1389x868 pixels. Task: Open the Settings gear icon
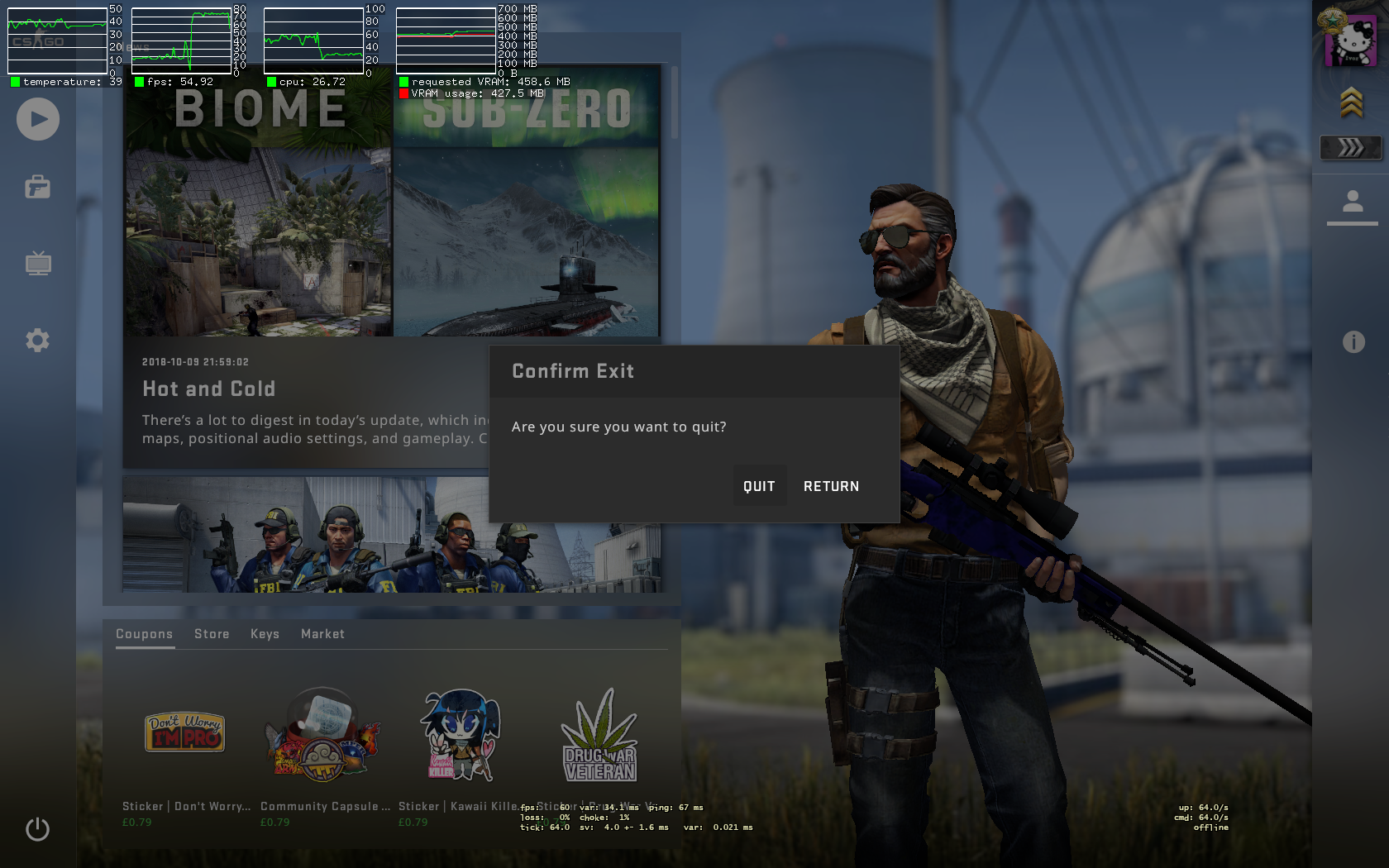pyautogui.click(x=37, y=340)
